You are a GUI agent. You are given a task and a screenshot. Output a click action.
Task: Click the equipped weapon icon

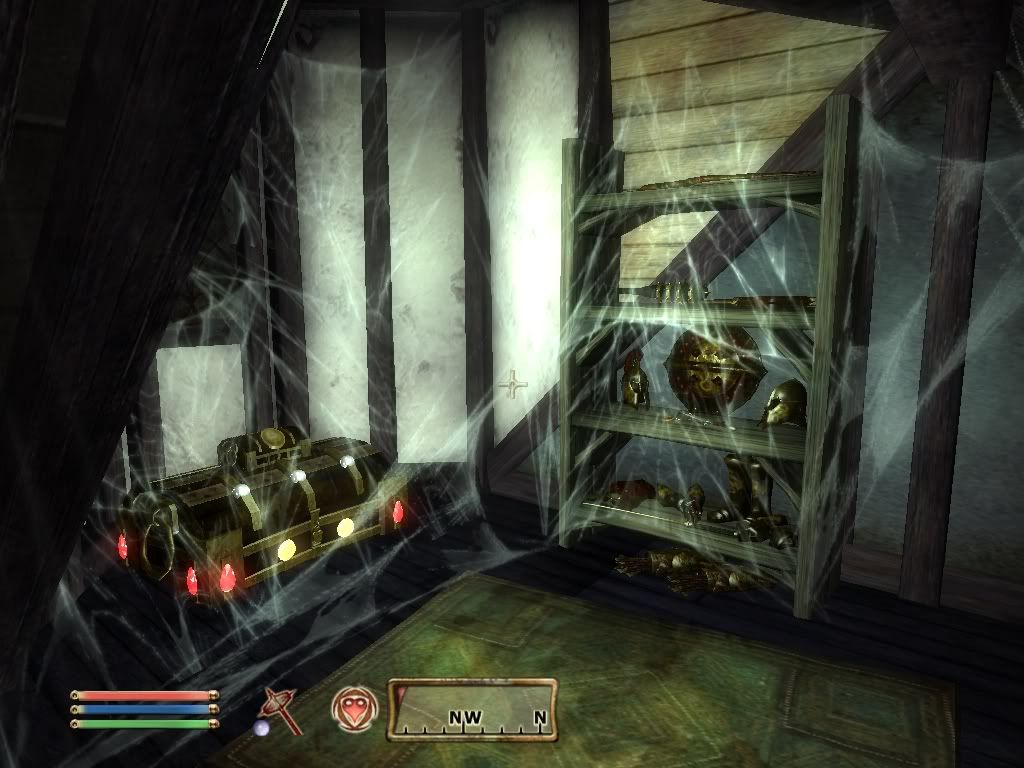(x=279, y=710)
